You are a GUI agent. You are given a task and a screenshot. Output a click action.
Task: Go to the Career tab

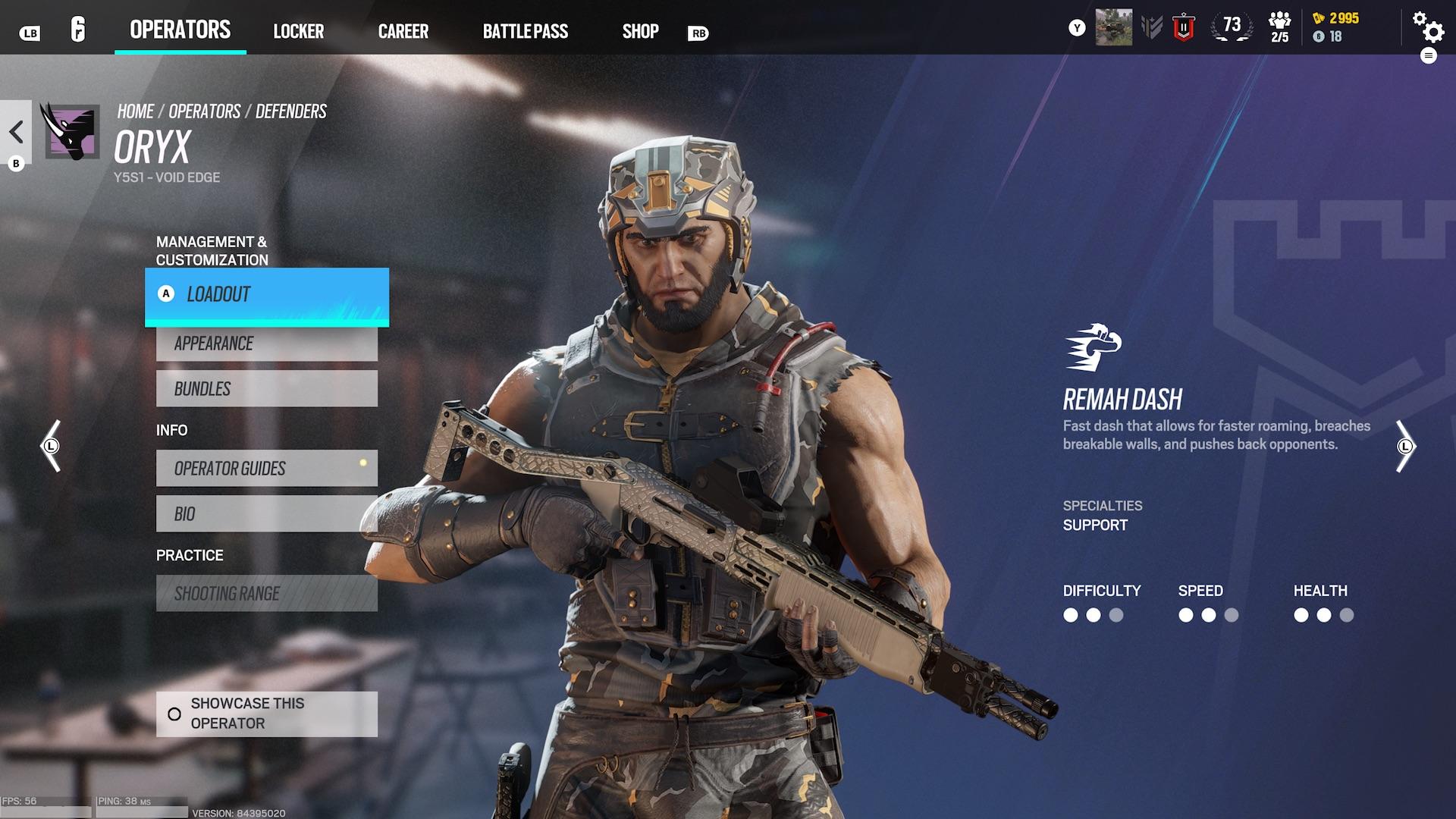point(403,32)
